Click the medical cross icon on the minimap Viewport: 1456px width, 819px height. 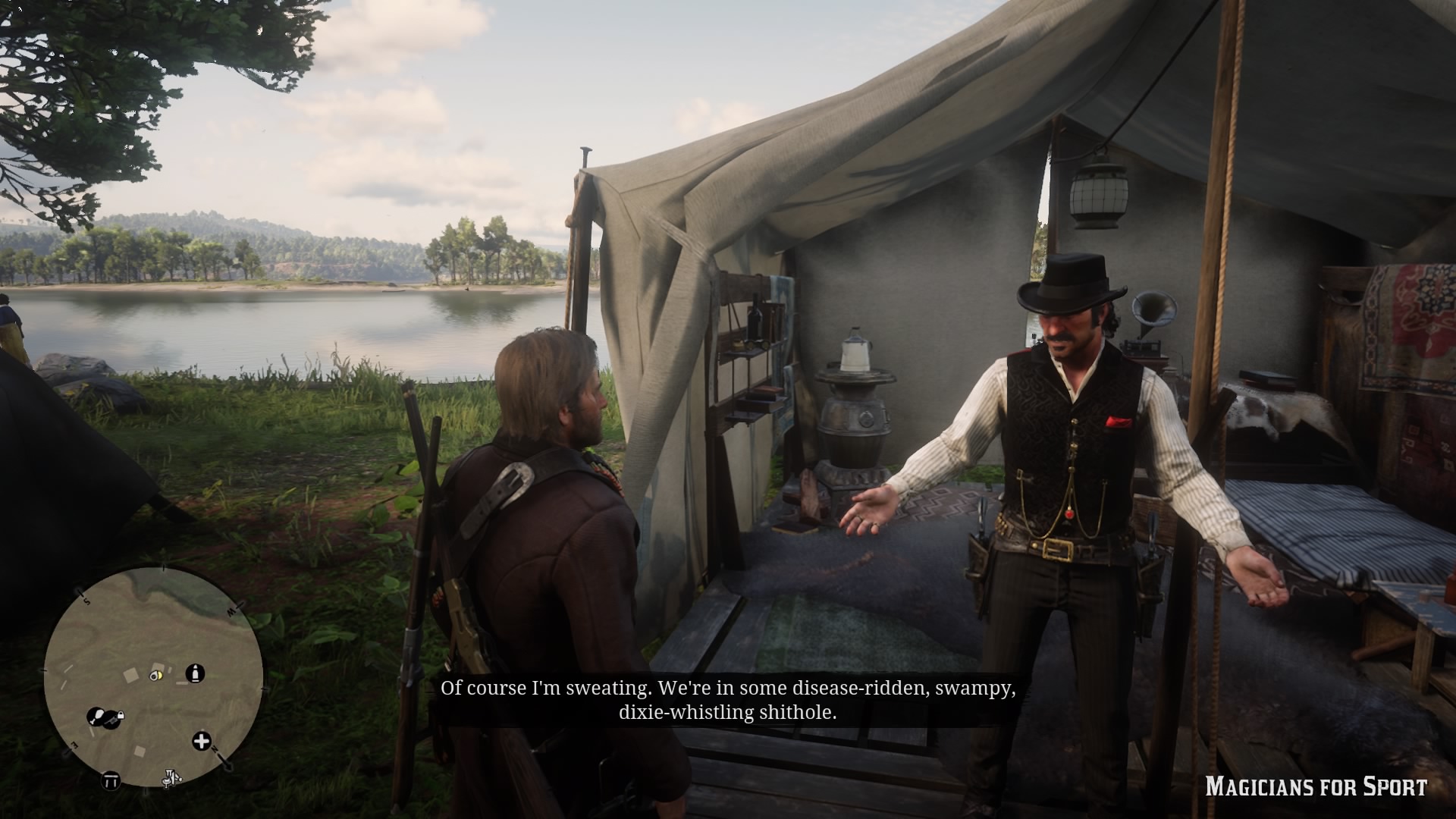point(202,741)
